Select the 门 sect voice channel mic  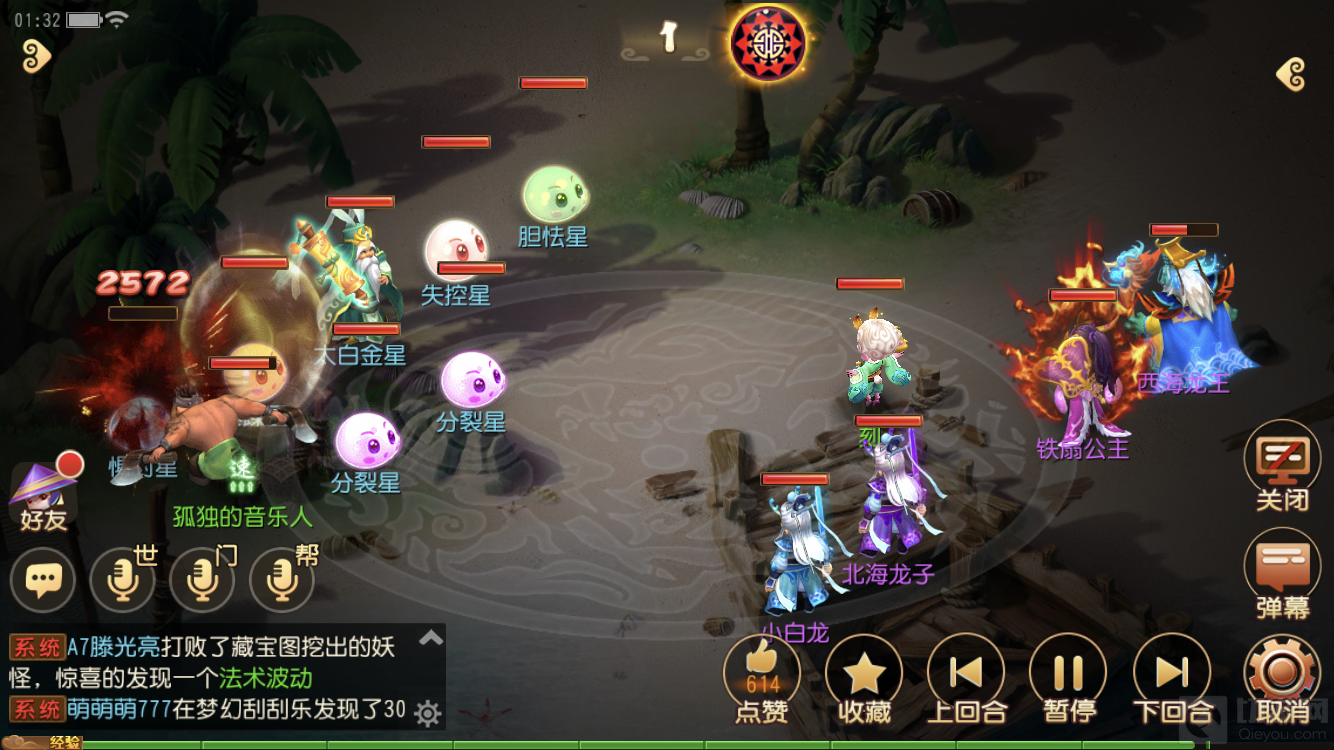click(x=201, y=580)
